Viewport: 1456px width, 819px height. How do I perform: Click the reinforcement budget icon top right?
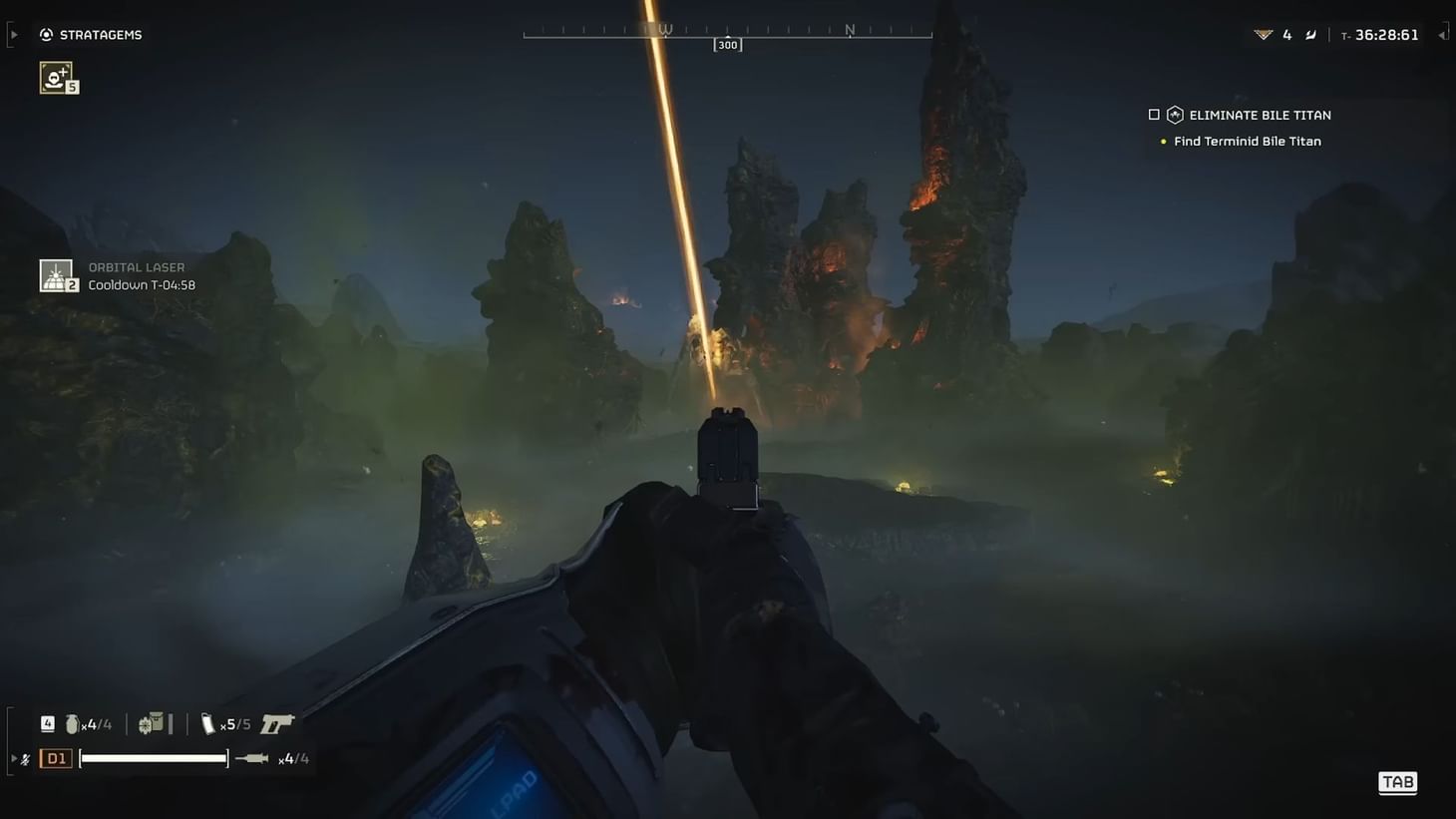point(1265,33)
